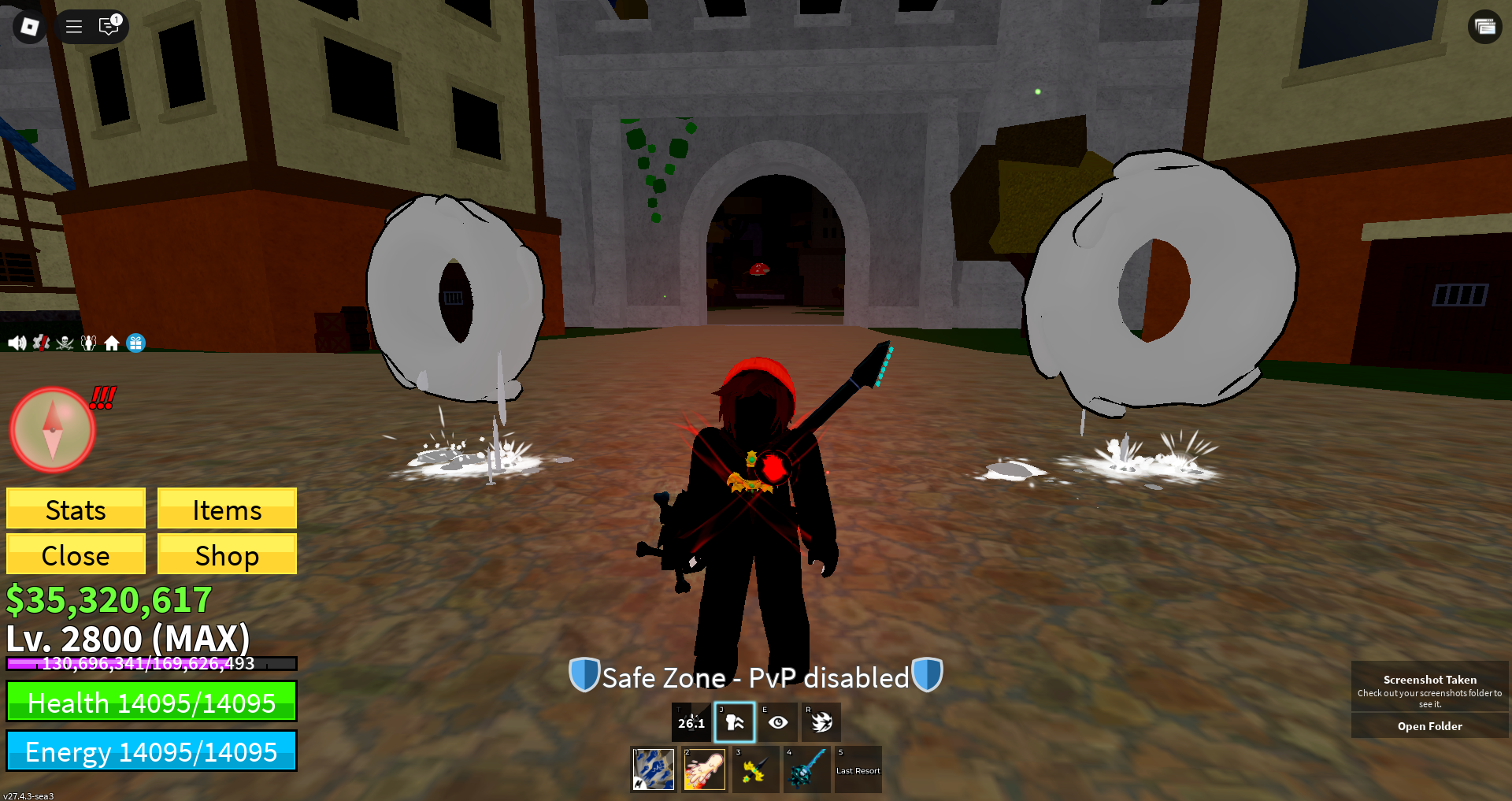Select the blue fists fighting style slot
The image size is (1512, 801).
[x=654, y=769]
